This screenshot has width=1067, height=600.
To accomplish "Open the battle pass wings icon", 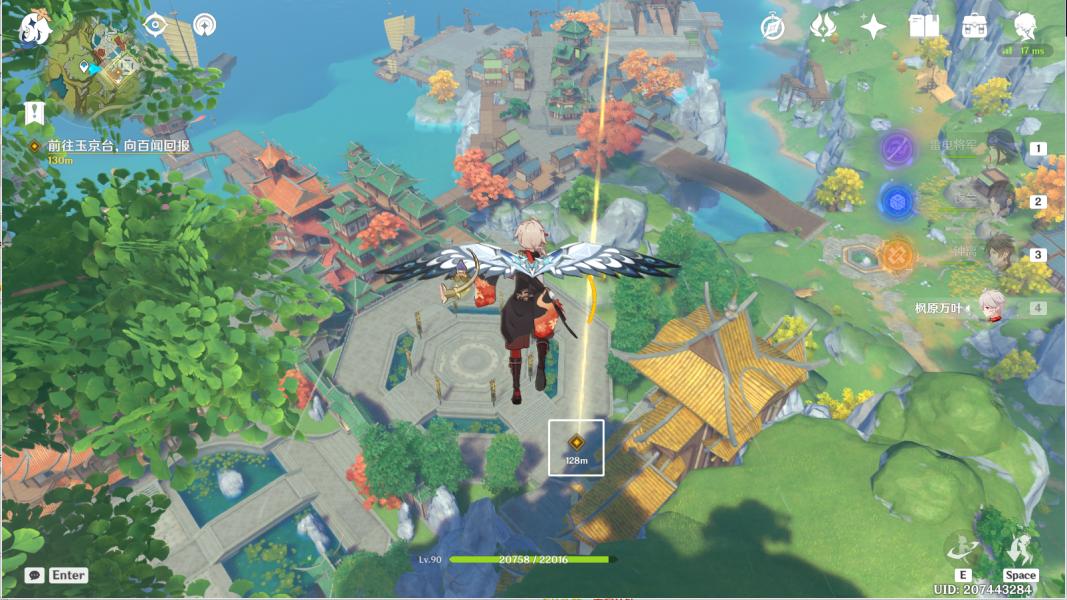I will [823, 27].
